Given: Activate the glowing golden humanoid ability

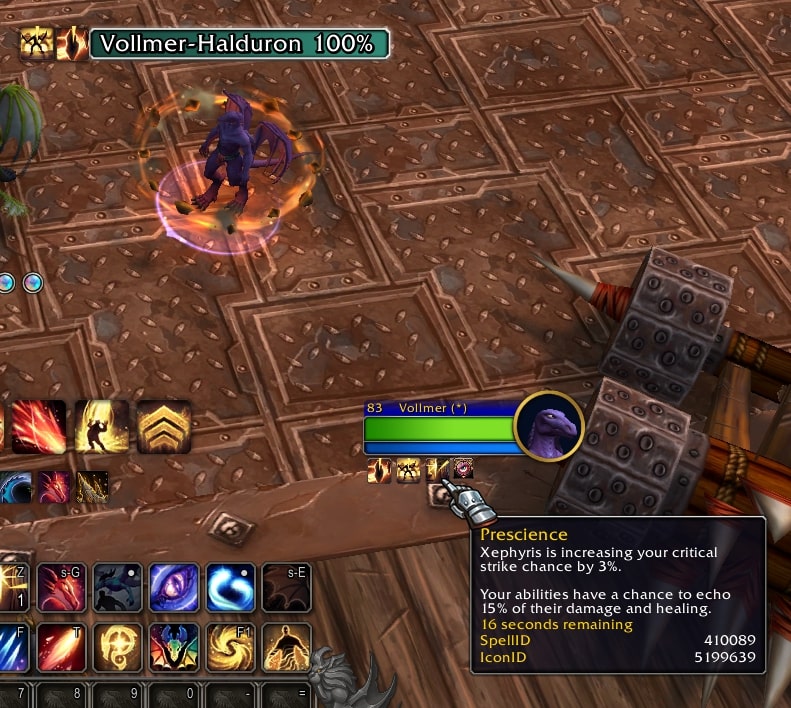Looking at the screenshot, I should (286, 647).
